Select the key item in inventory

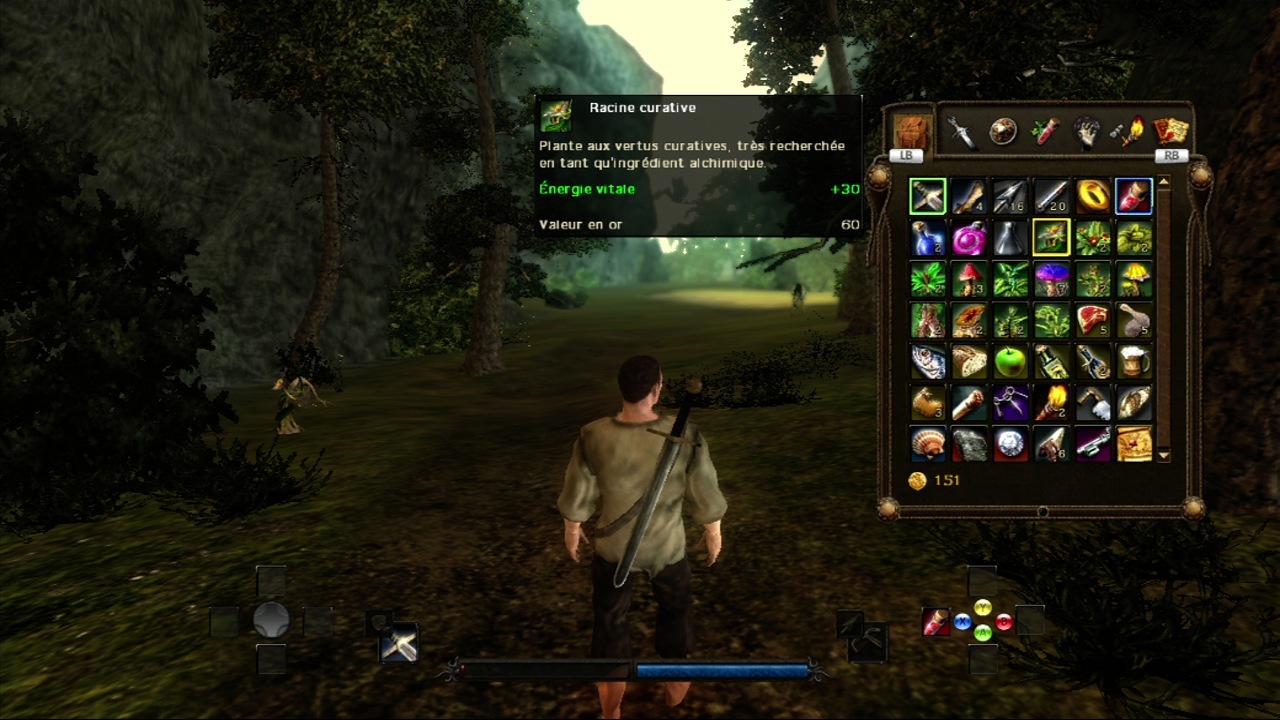point(1092,444)
